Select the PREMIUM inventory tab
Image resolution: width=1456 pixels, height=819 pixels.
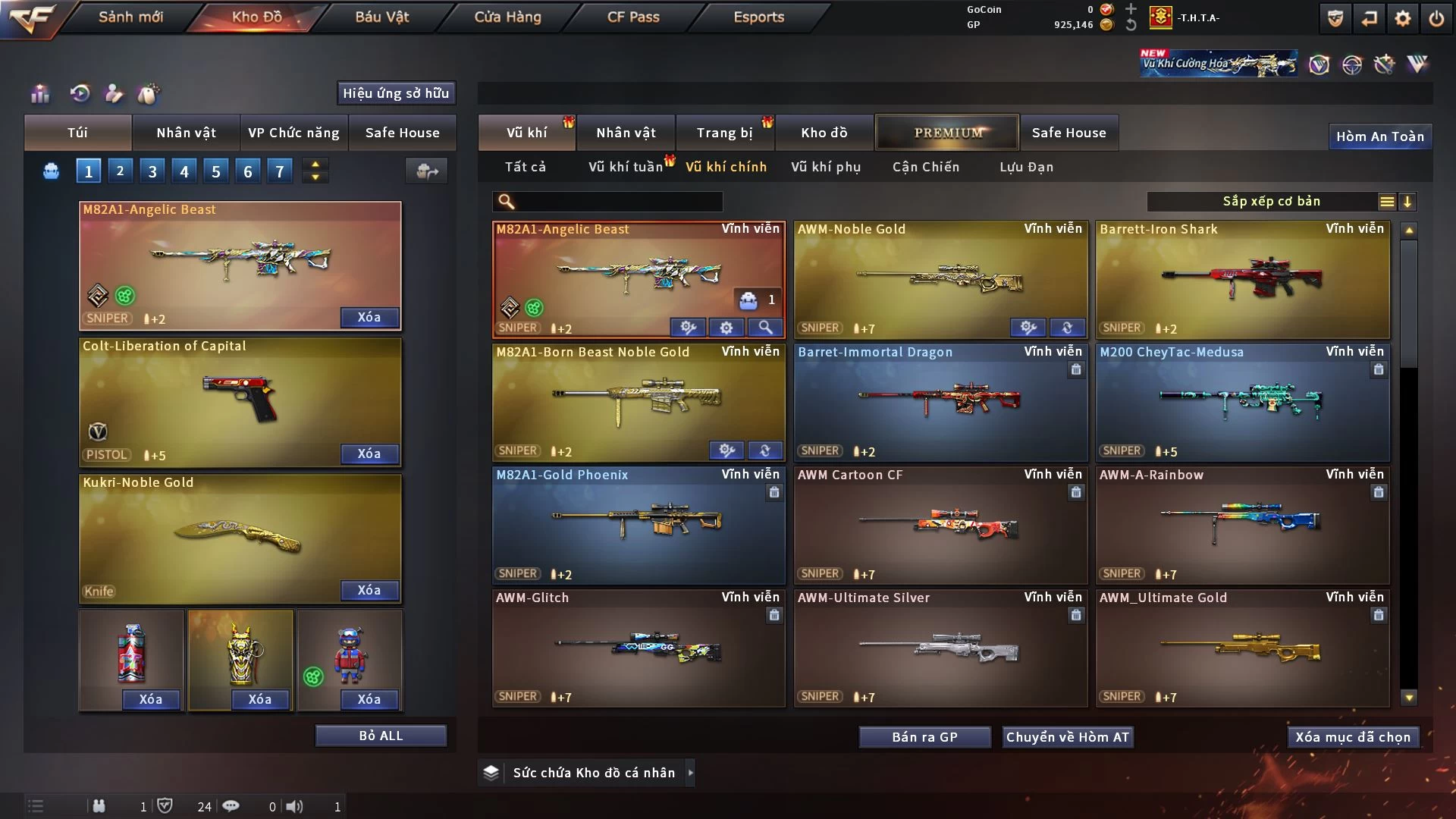(x=947, y=133)
